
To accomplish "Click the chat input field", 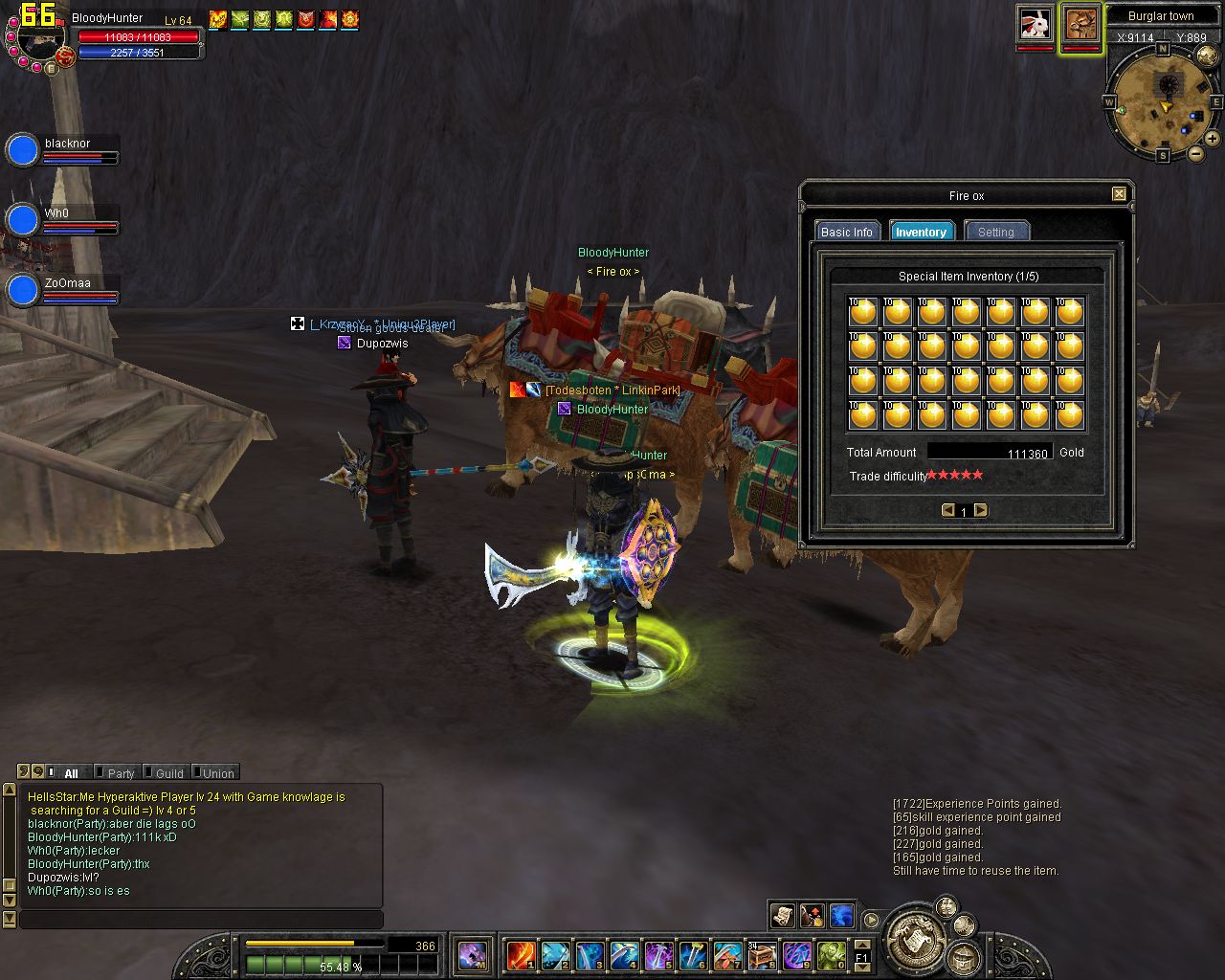I will point(201,920).
